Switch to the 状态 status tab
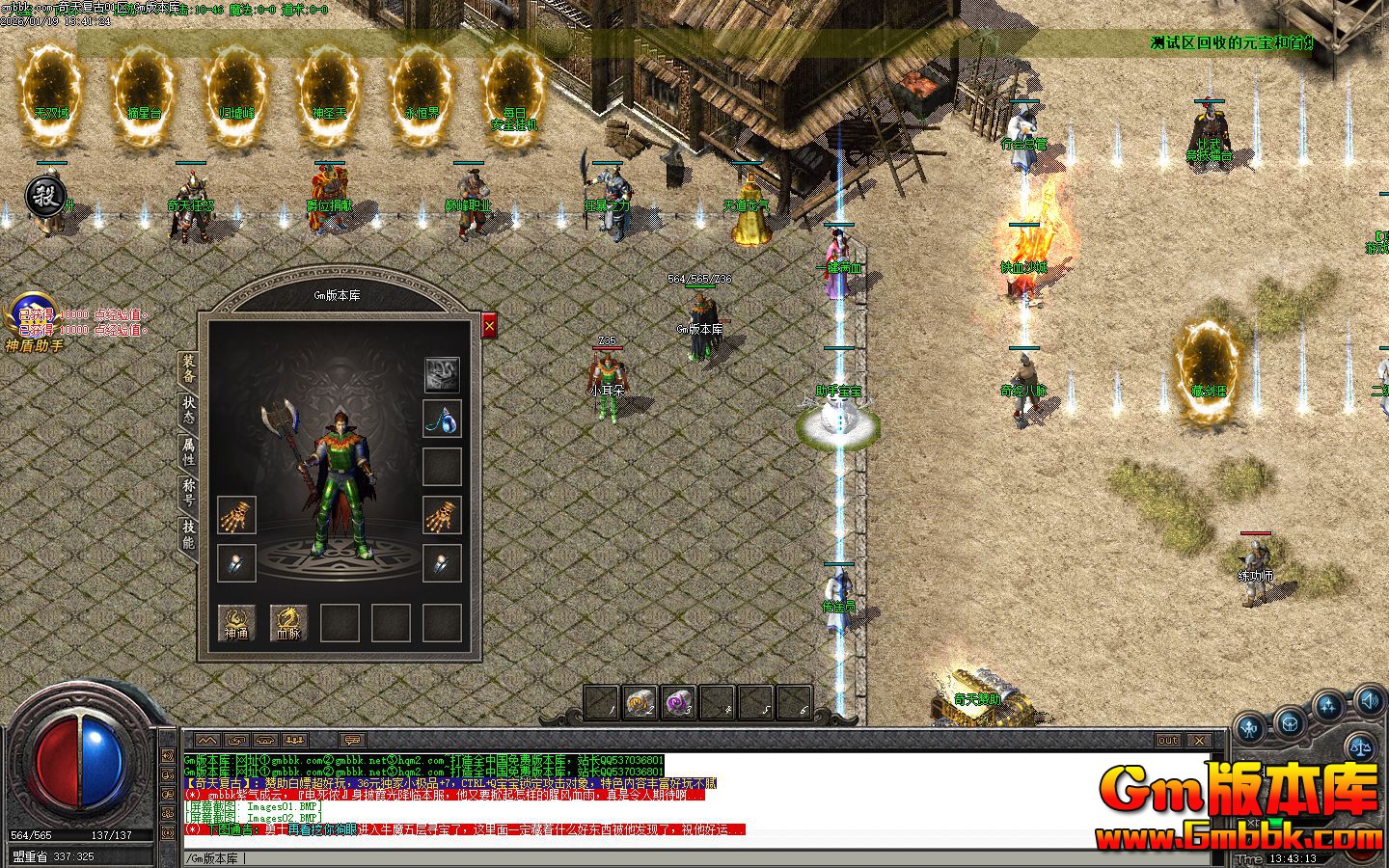 [x=188, y=410]
